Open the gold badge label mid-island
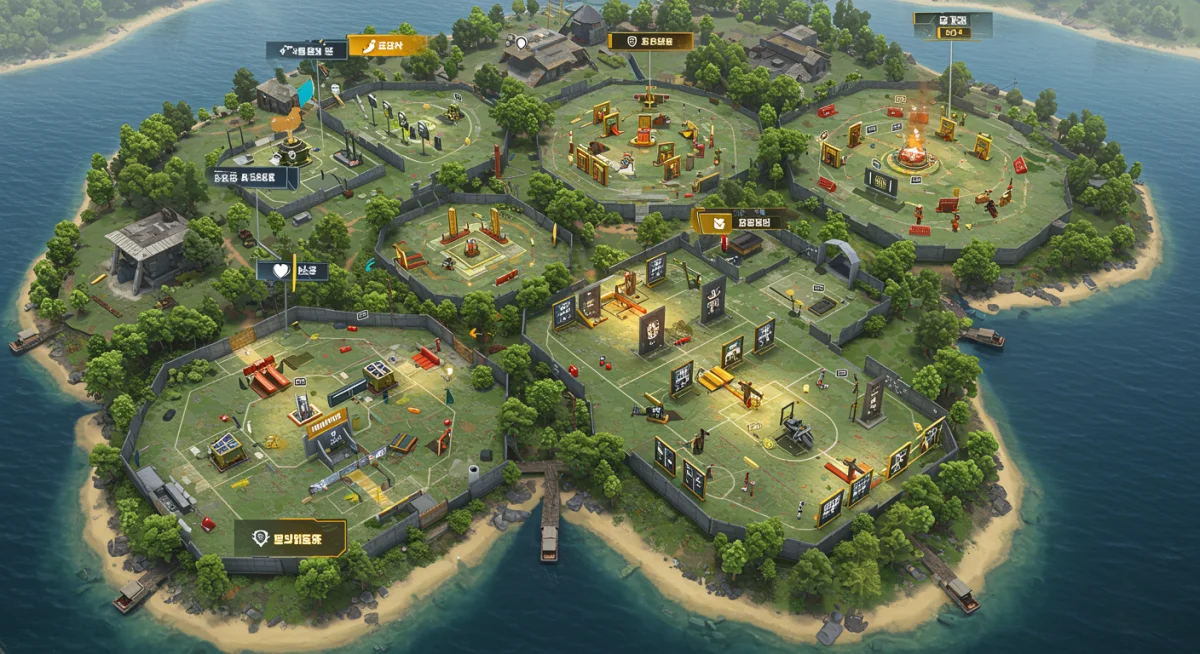The height and width of the screenshot is (654, 1200). (744, 220)
